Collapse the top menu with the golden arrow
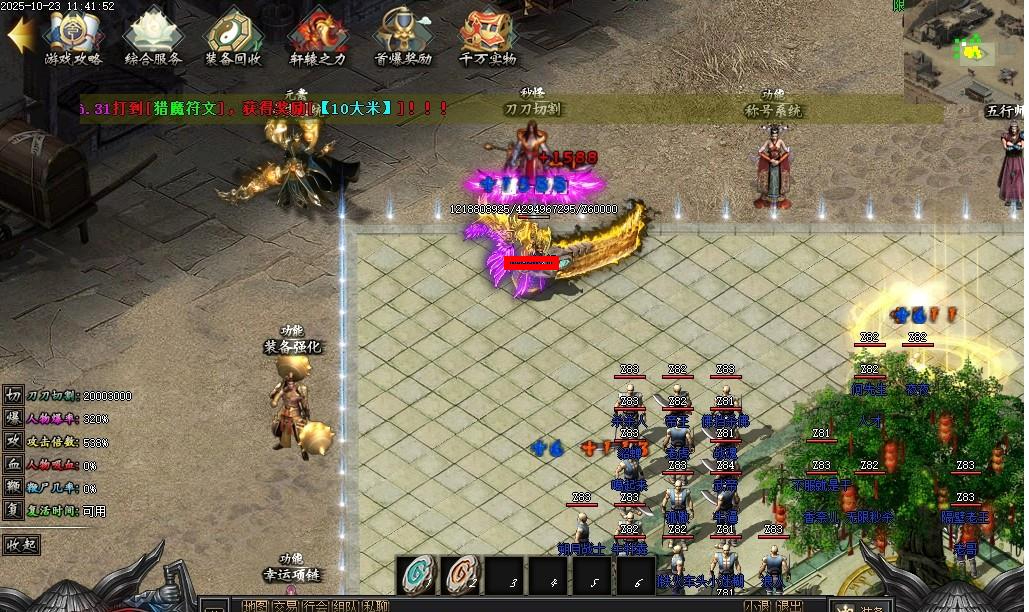 point(20,35)
